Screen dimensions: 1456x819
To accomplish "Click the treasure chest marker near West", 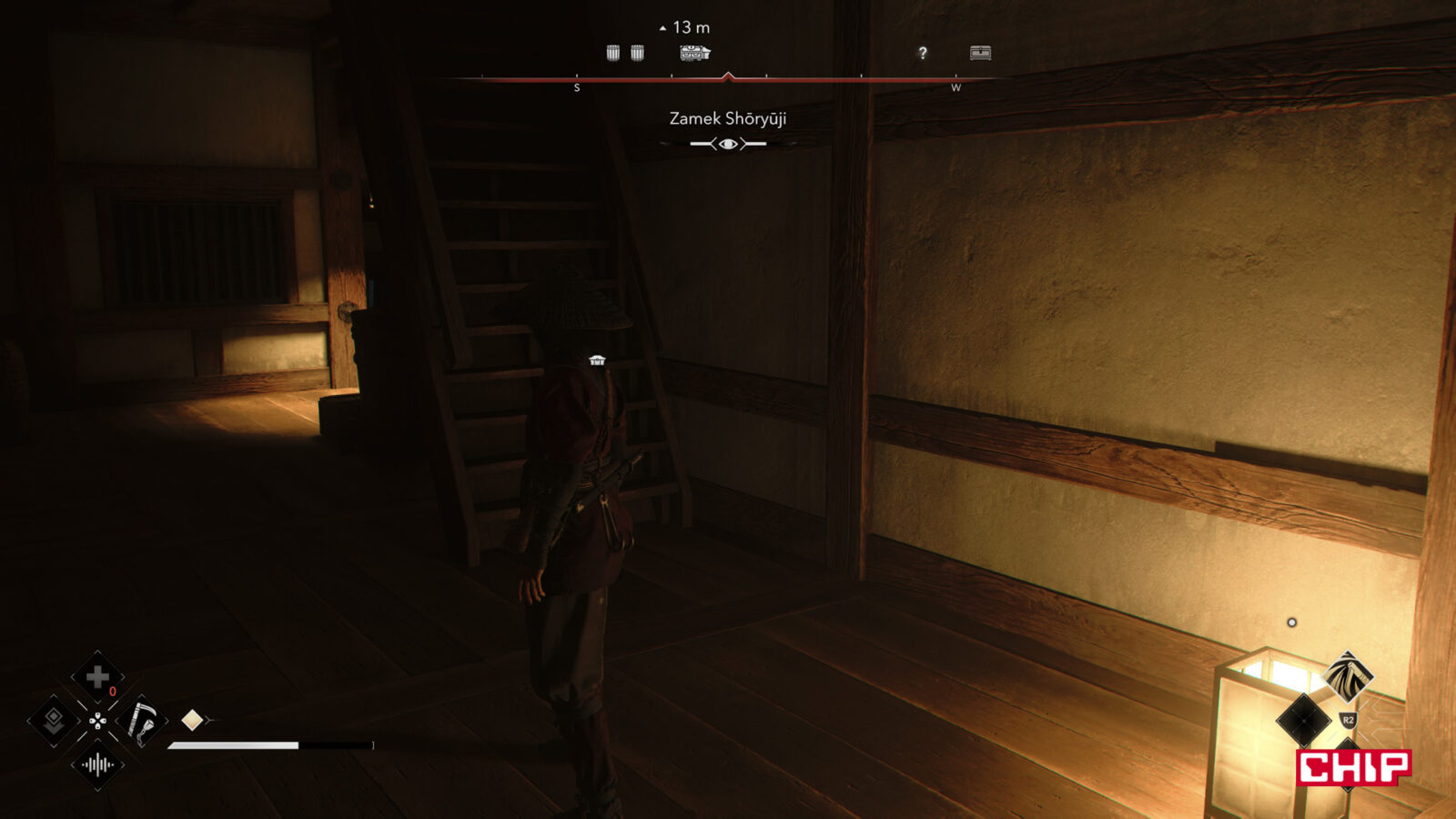I will click(980, 53).
